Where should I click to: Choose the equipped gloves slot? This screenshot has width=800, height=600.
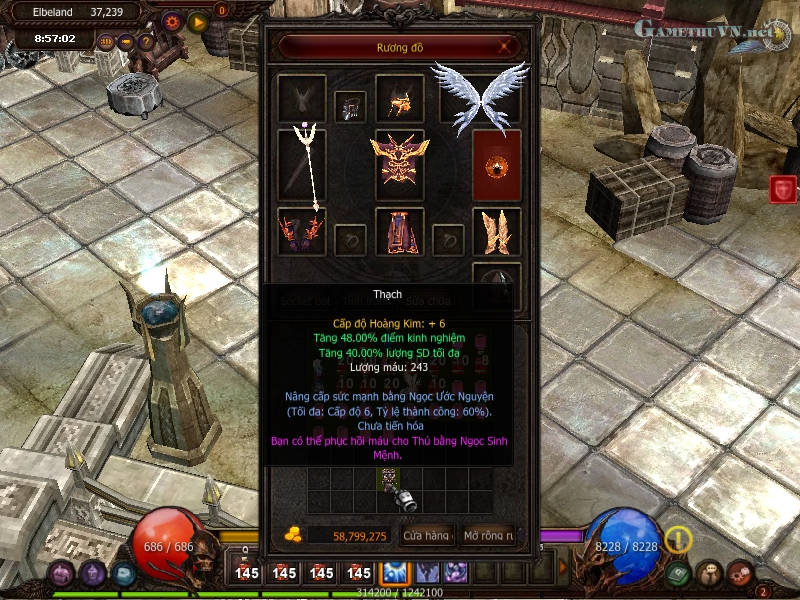pyautogui.click(x=302, y=231)
